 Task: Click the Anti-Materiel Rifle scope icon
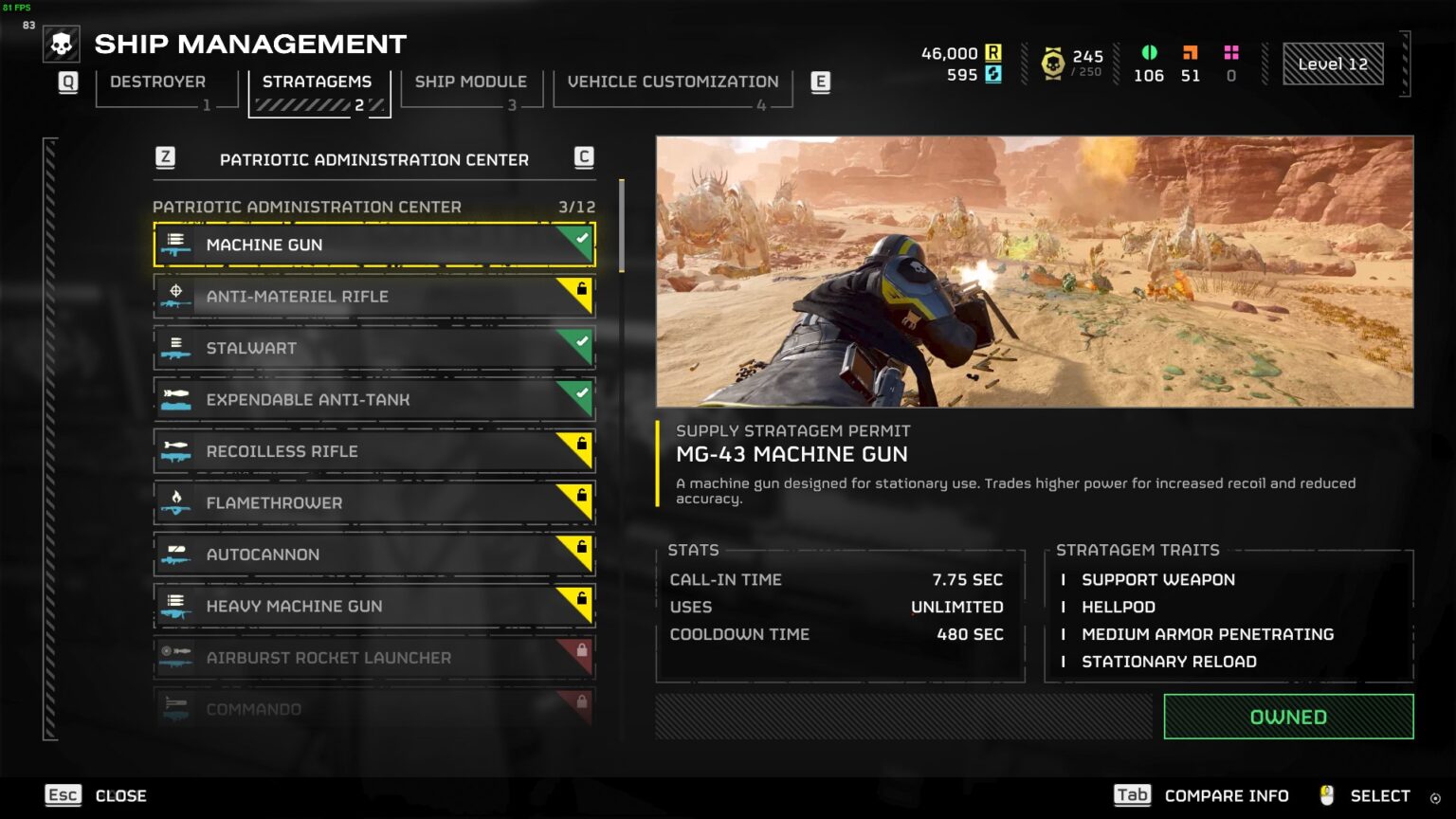tap(176, 296)
